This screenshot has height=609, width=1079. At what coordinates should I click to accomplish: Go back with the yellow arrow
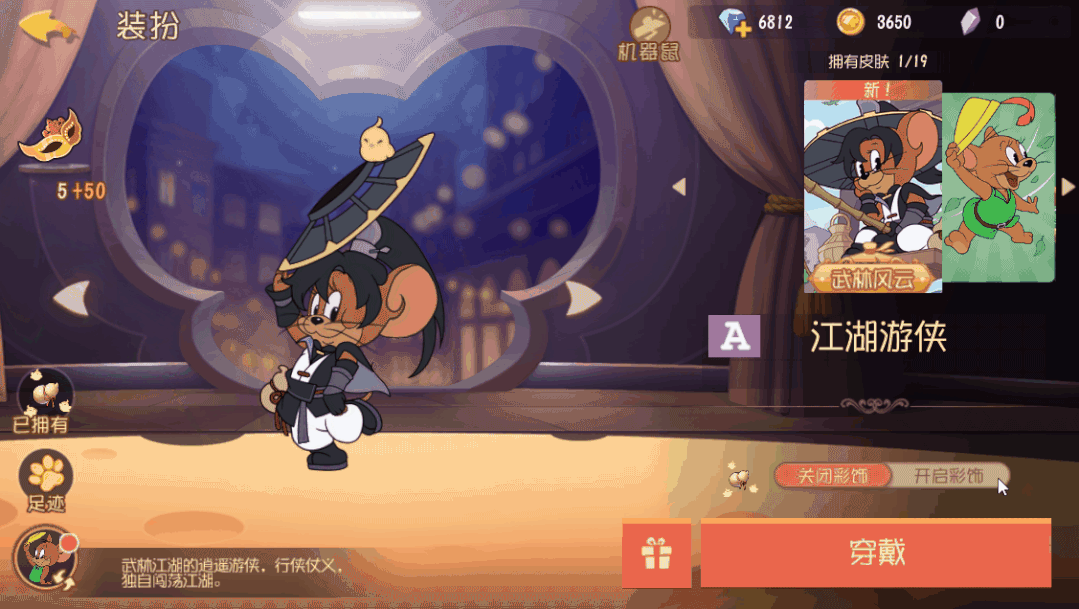coord(47,26)
